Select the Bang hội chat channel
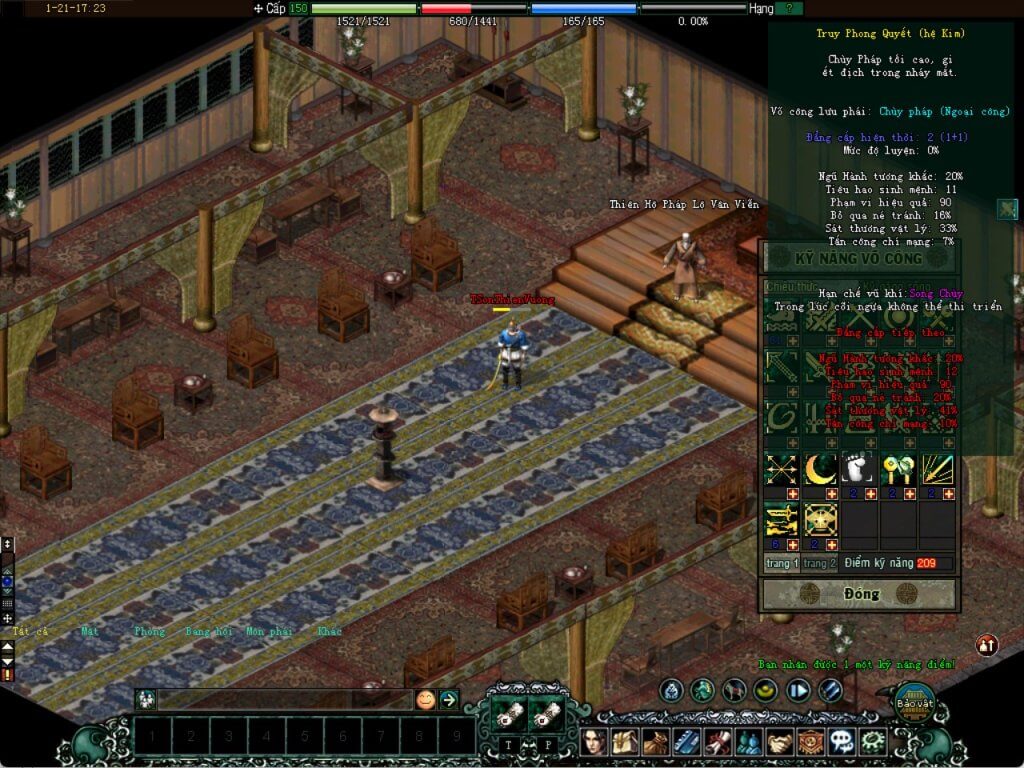Viewport: 1024px width, 768px height. click(208, 631)
